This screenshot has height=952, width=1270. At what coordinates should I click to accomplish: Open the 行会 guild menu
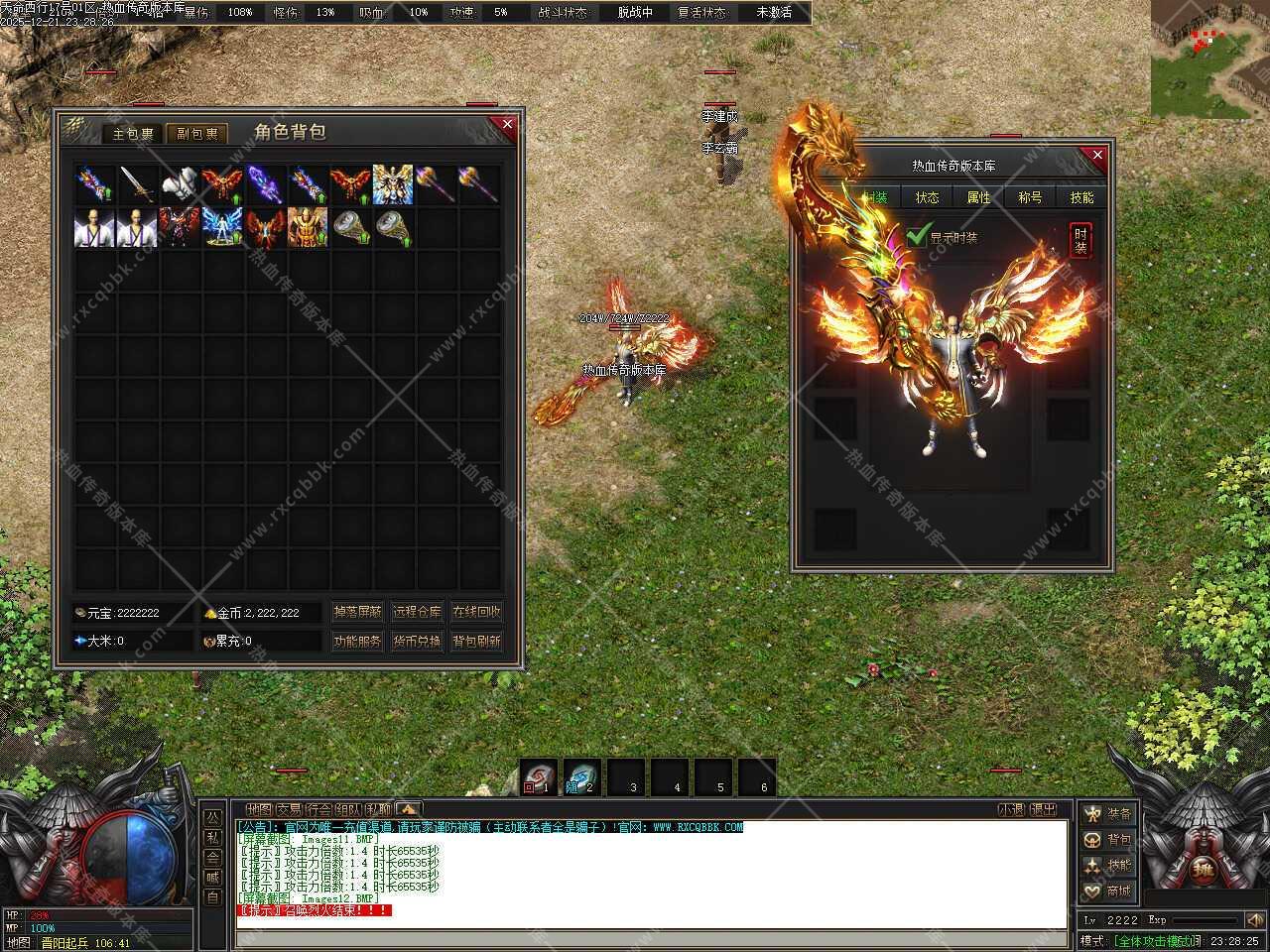(318, 809)
